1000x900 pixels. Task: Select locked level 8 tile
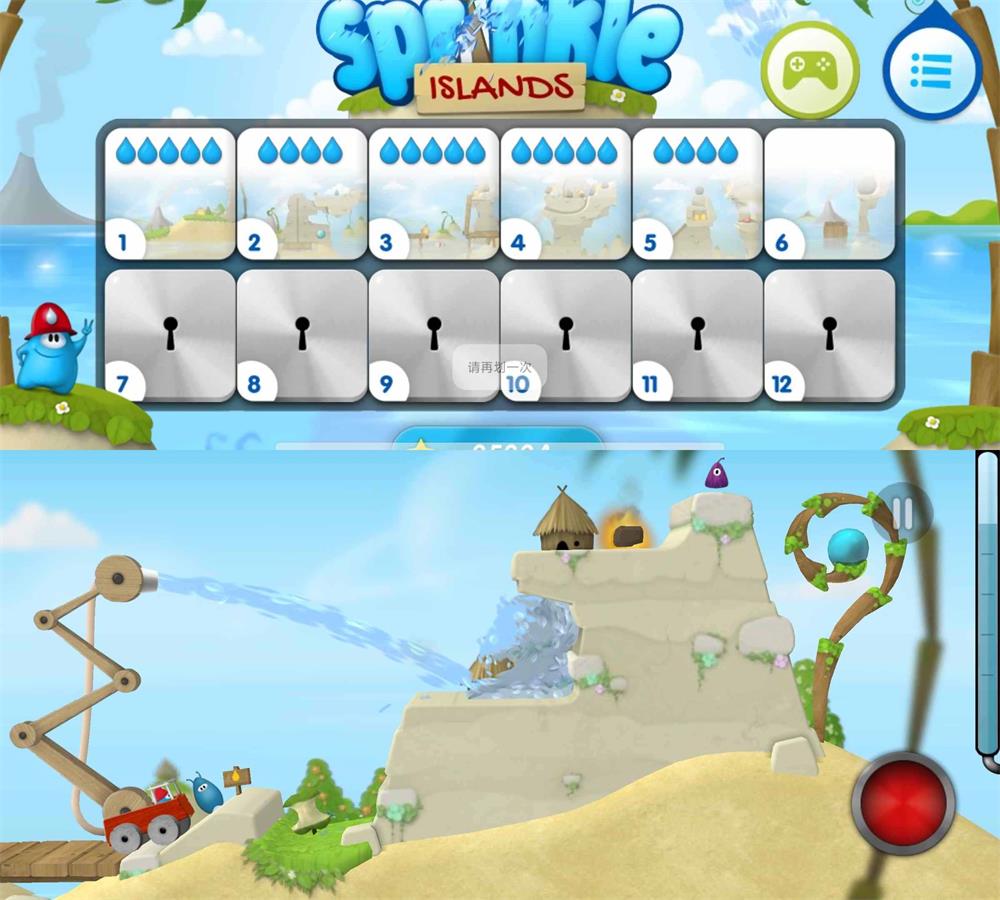coord(301,335)
